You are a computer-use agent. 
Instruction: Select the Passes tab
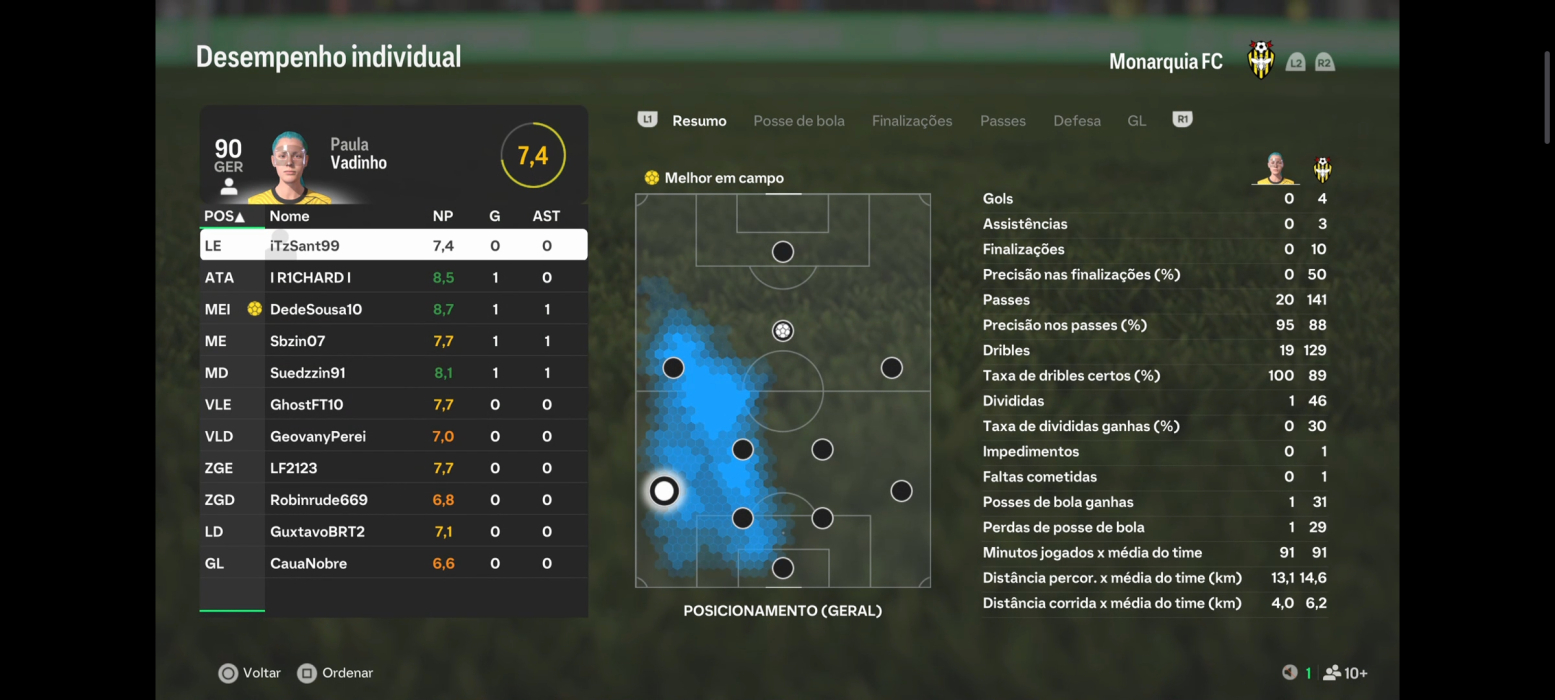point(1002,121)
